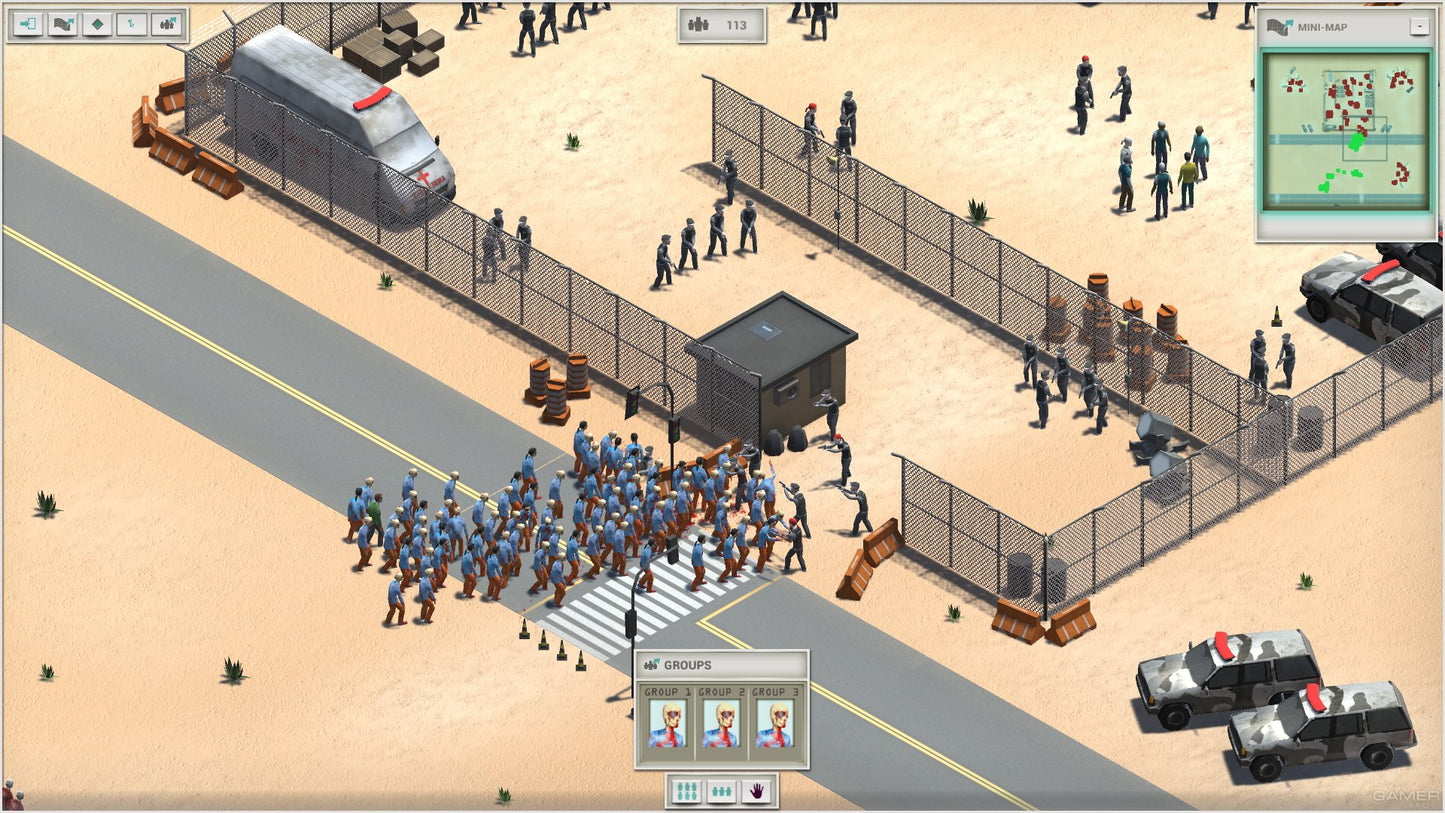The image size is (1445, 813).
Task: Toggle the select-all-units mode under the Groups panel
Action: [x=685, y=789]
